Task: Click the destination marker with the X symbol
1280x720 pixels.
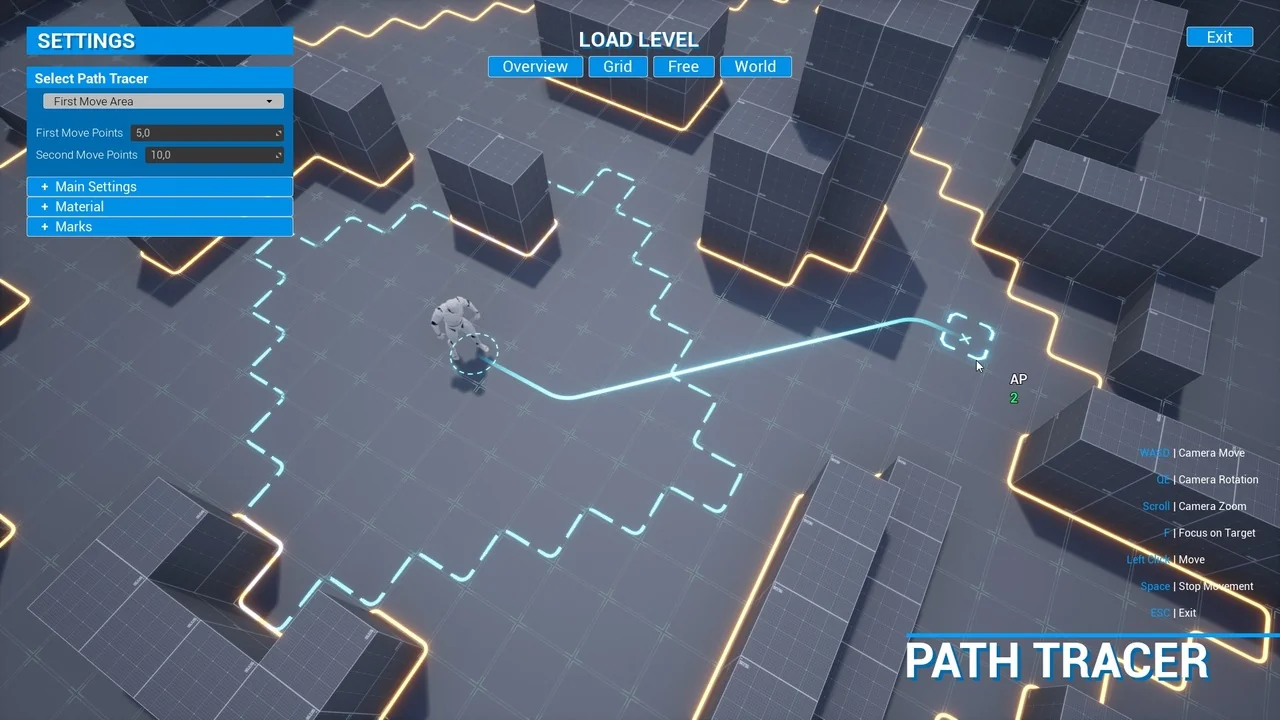Action: (x=966, y=338)
